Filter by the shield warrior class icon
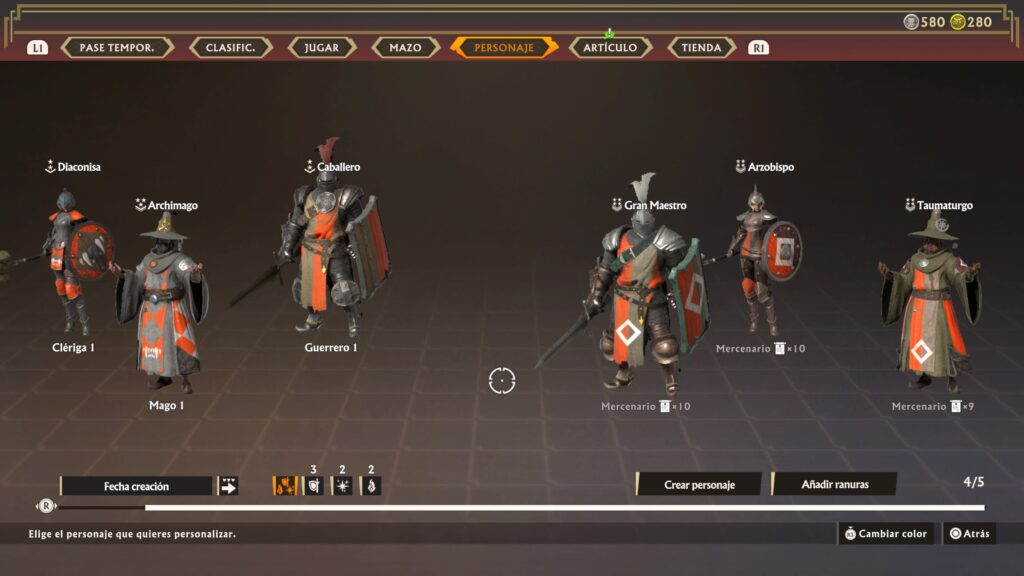Screen dimensions: 1024x576 coord(313,486)
